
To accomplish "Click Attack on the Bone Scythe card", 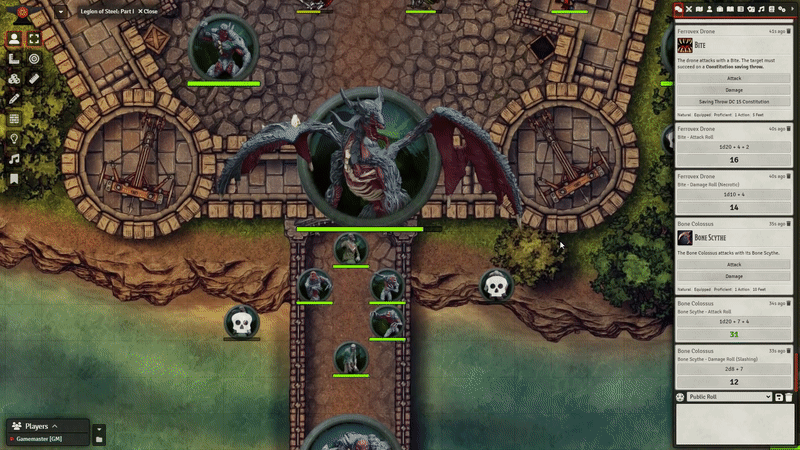I will pyautogui.click(x=734, y=264).
